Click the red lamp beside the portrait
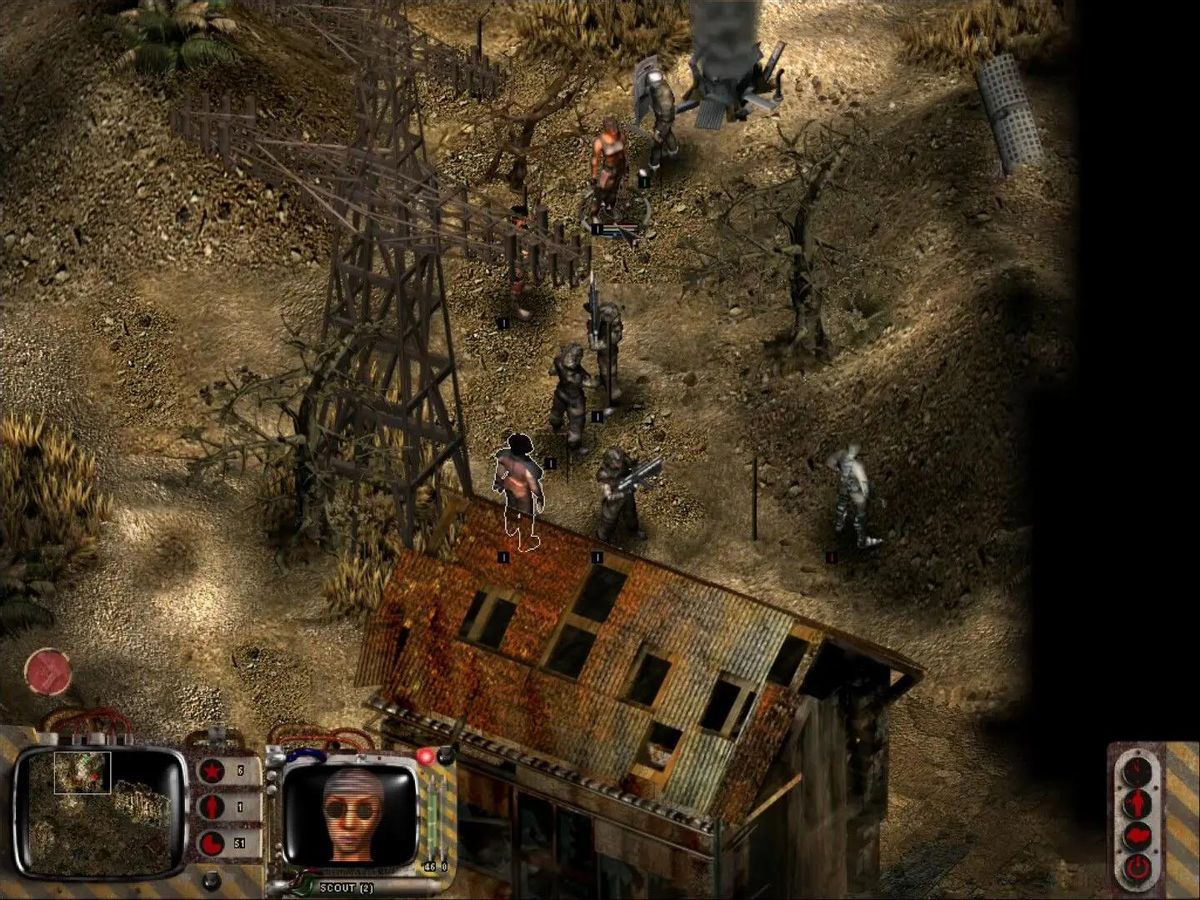Screen dimensions: 1200x900 coord(427,756)
